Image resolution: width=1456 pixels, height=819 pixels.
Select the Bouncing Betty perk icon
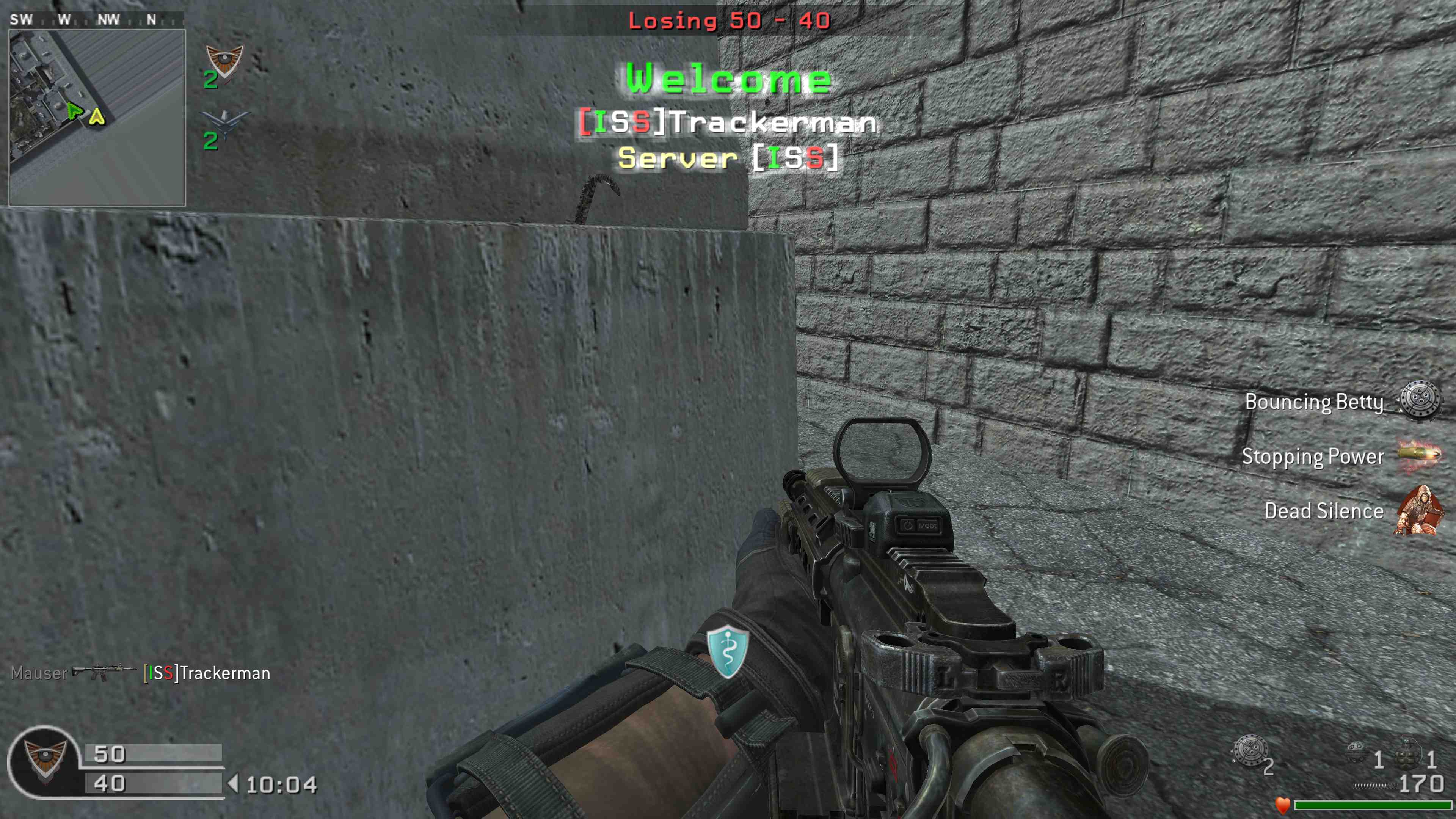tap(1419, 401)
